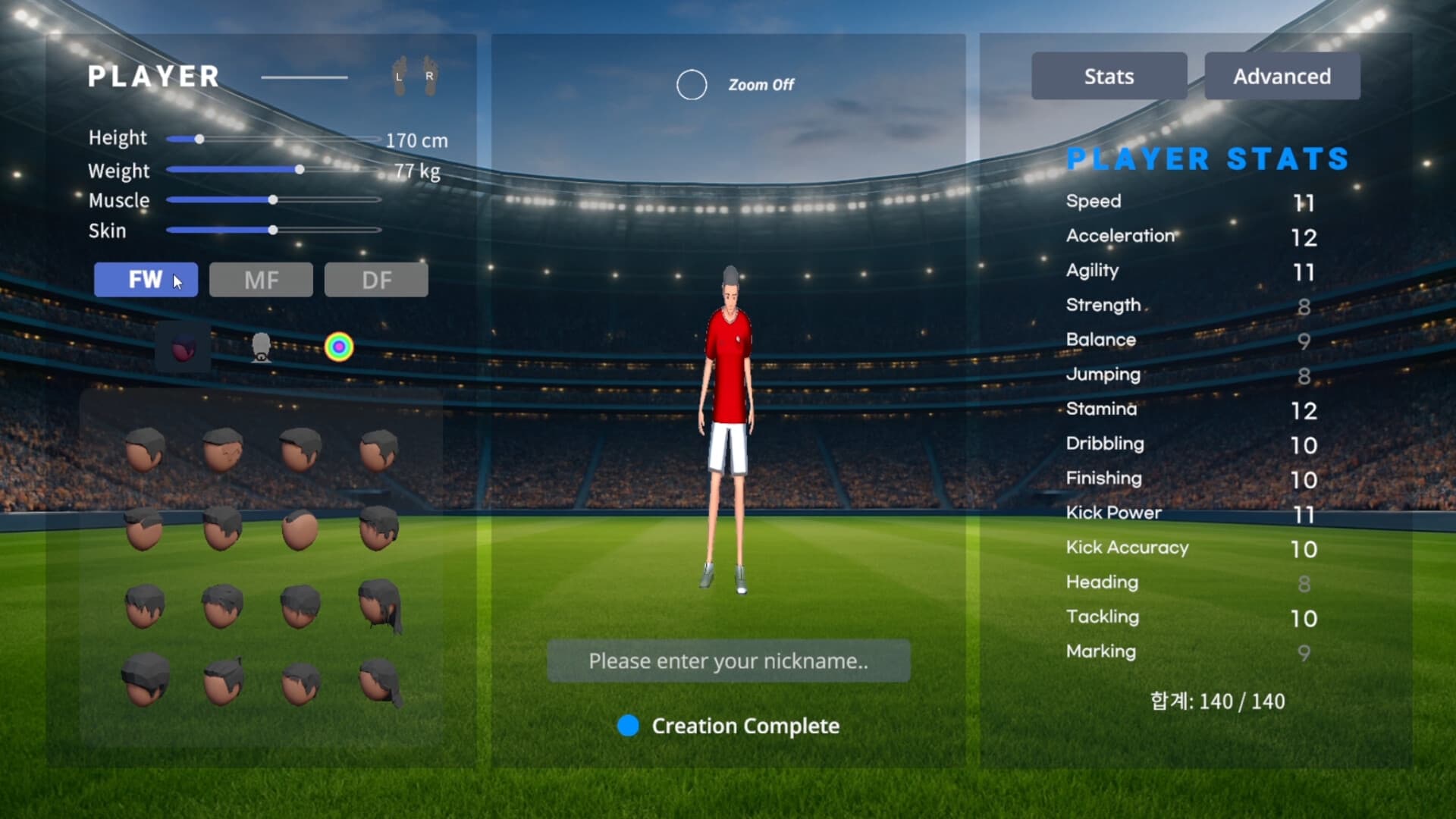
Task: Select the plain bald hairstyle
Action: tap(301, 530)
